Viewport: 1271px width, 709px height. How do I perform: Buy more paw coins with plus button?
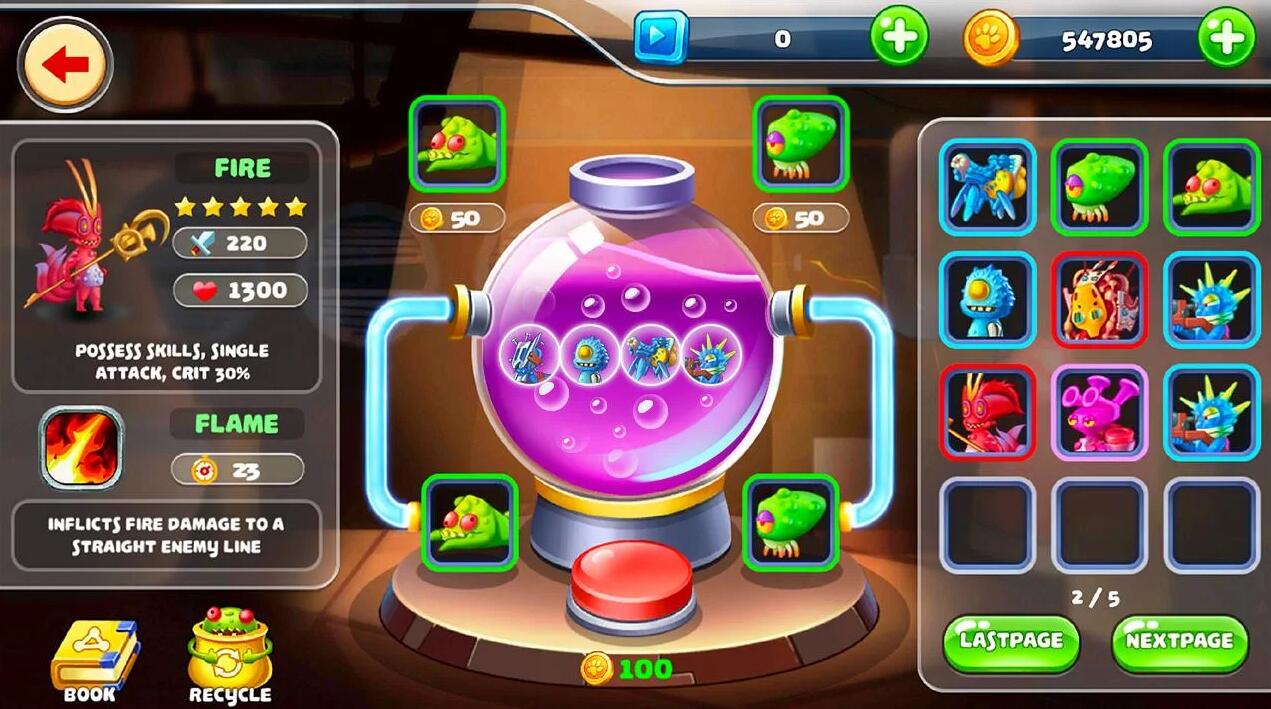[1226, 39]
